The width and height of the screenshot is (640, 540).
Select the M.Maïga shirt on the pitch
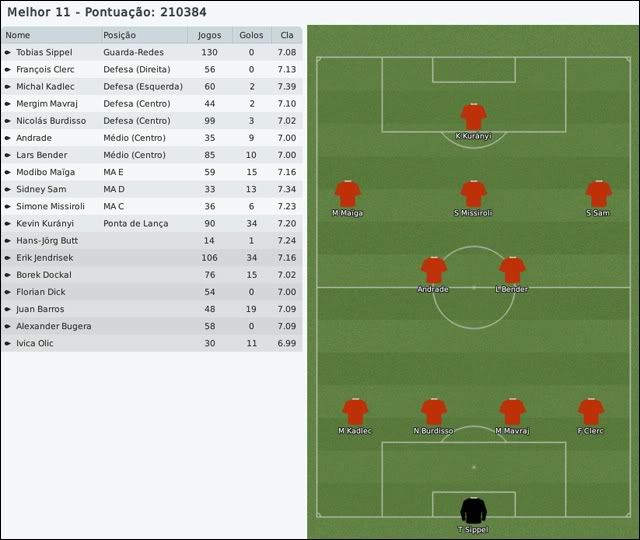tap(348, 193)
